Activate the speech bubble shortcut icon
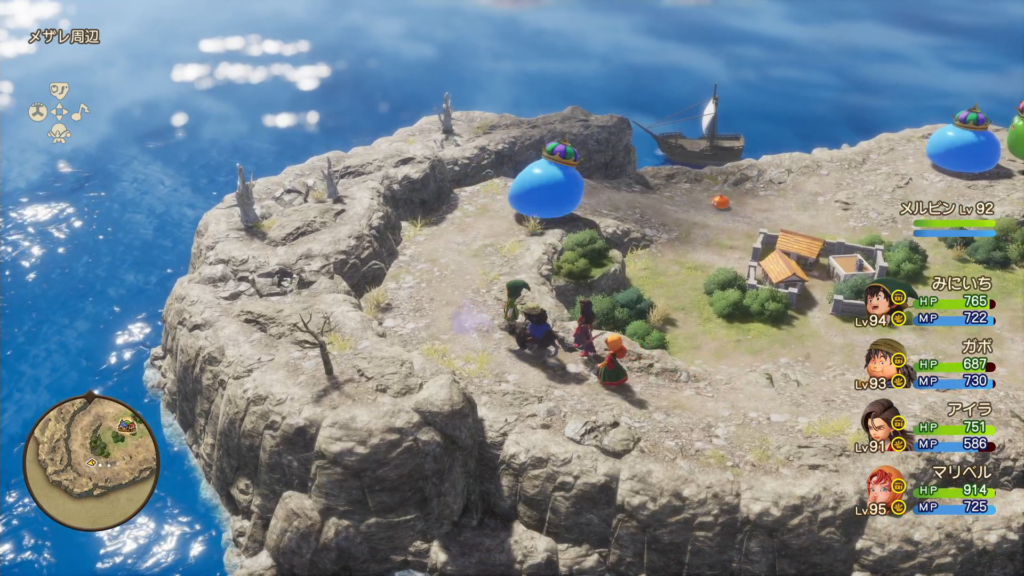The height and width of the screenshot is (576, 1024). click(59, 91)
